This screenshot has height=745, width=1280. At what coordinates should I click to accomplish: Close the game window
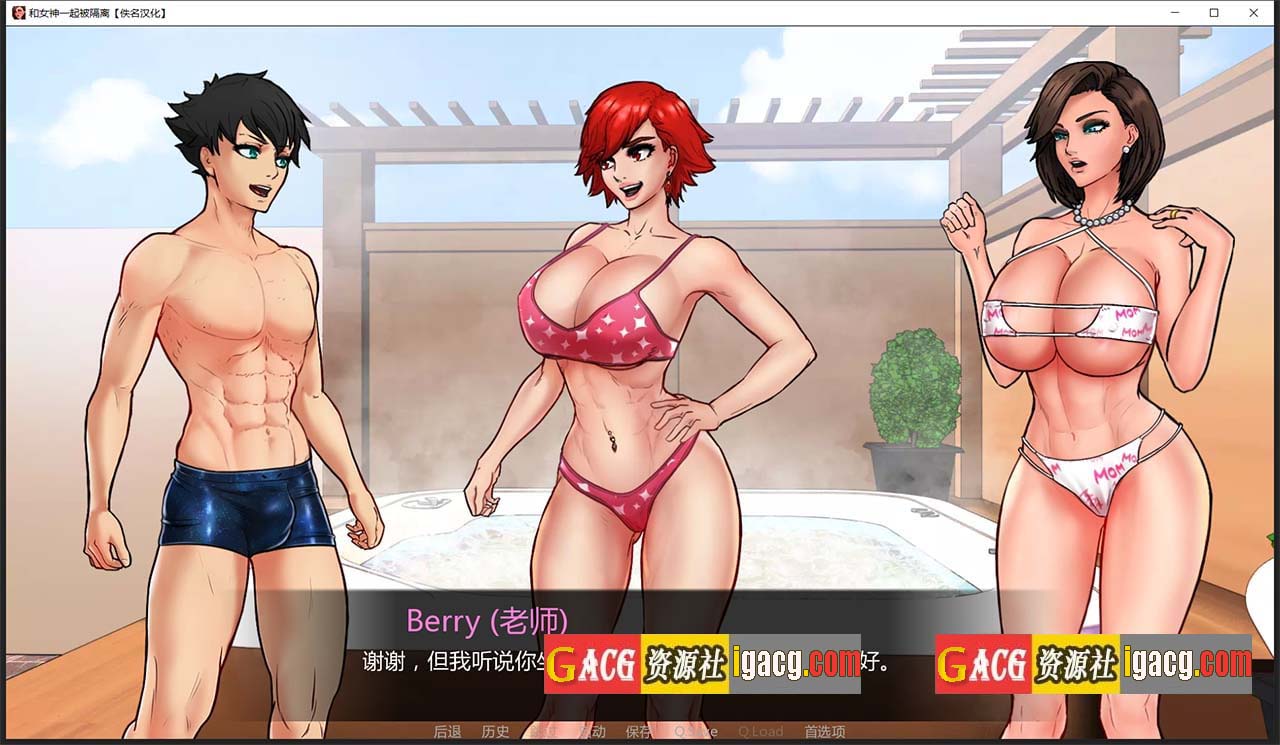[x=1254, y=13]
